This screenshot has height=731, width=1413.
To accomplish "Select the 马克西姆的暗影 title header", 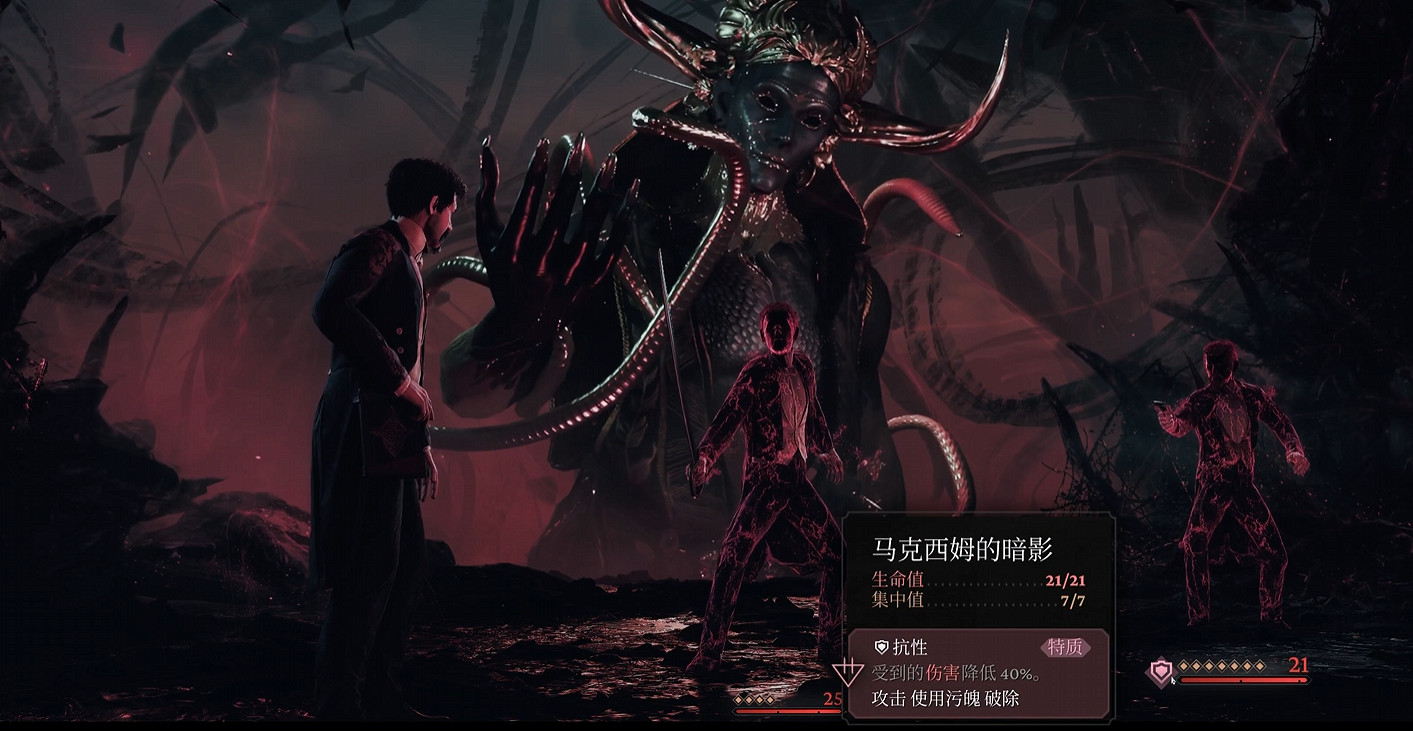I will (961, 549).
